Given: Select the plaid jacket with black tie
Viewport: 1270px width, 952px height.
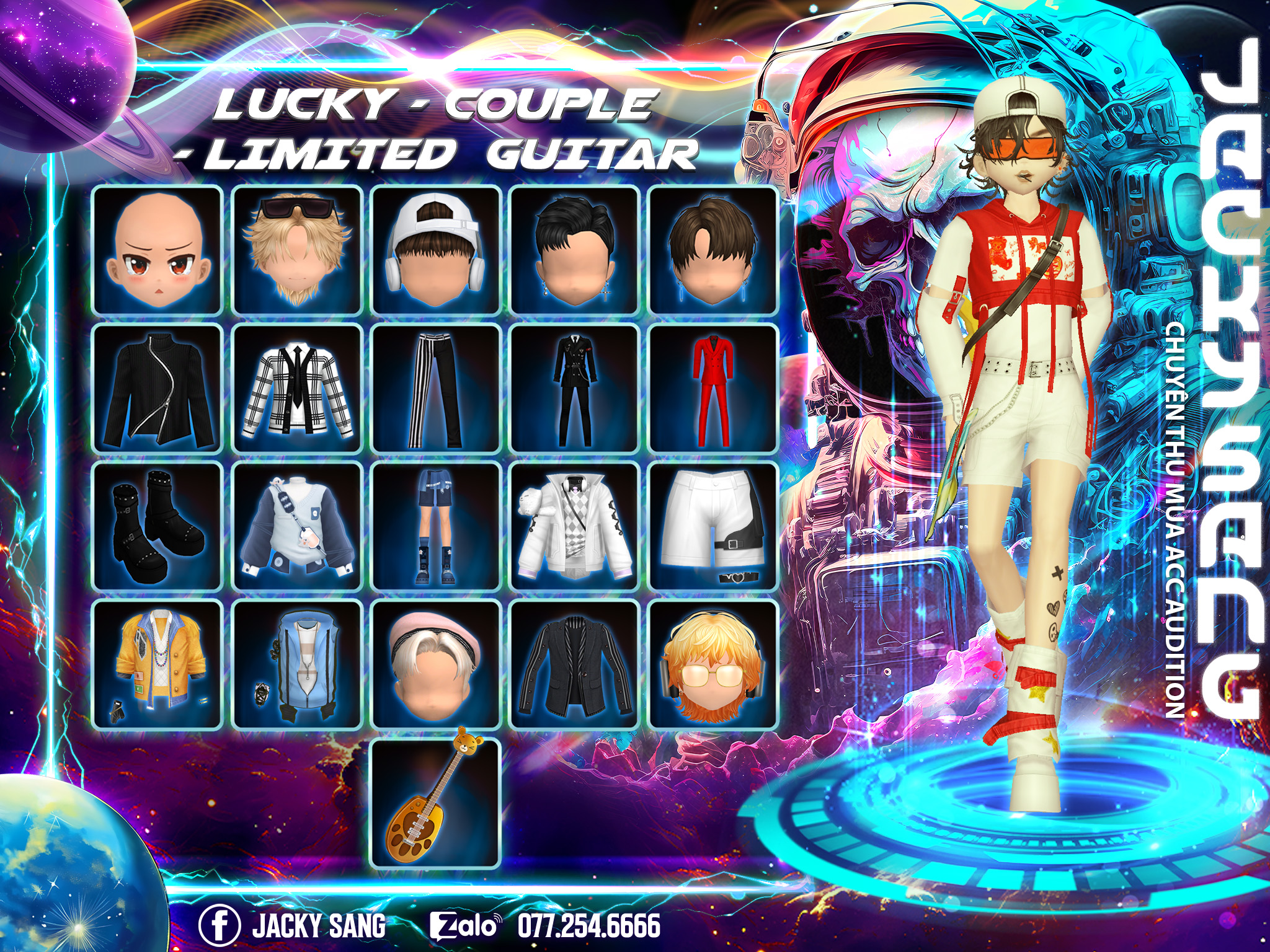Looking at the screenshot, I should click(297, 389).
